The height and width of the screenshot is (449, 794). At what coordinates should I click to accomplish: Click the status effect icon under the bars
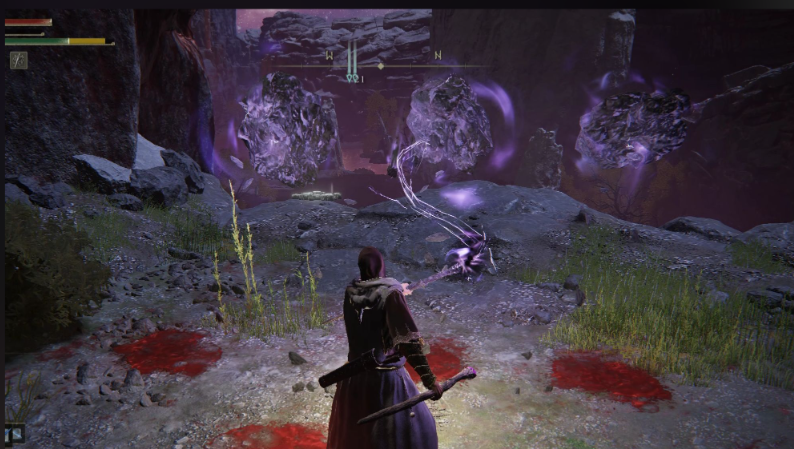[x=19, y=60]
